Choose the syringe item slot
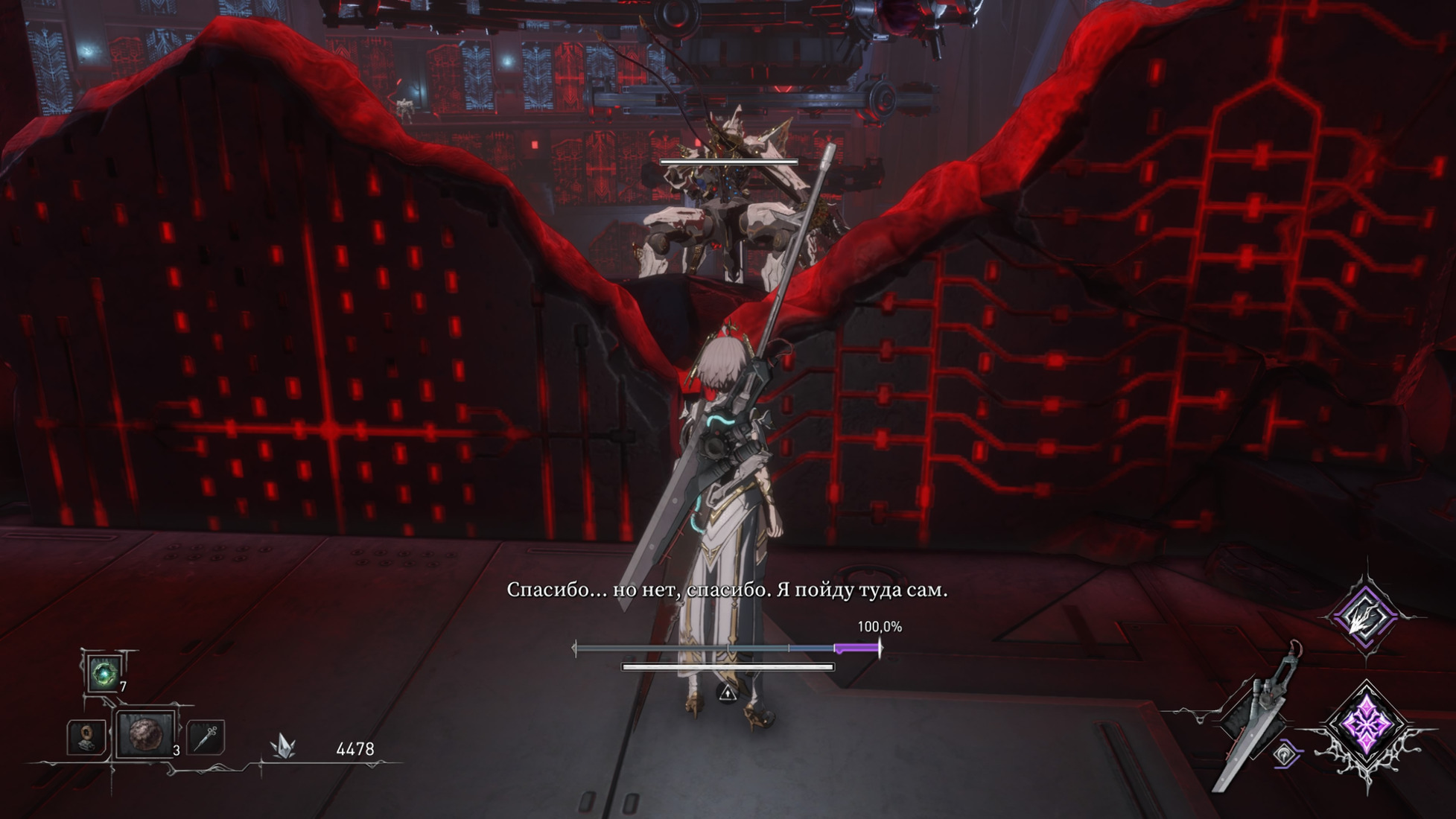Image resolution: width=1456 pixels, height=819 pixels. tap(206, 736)
